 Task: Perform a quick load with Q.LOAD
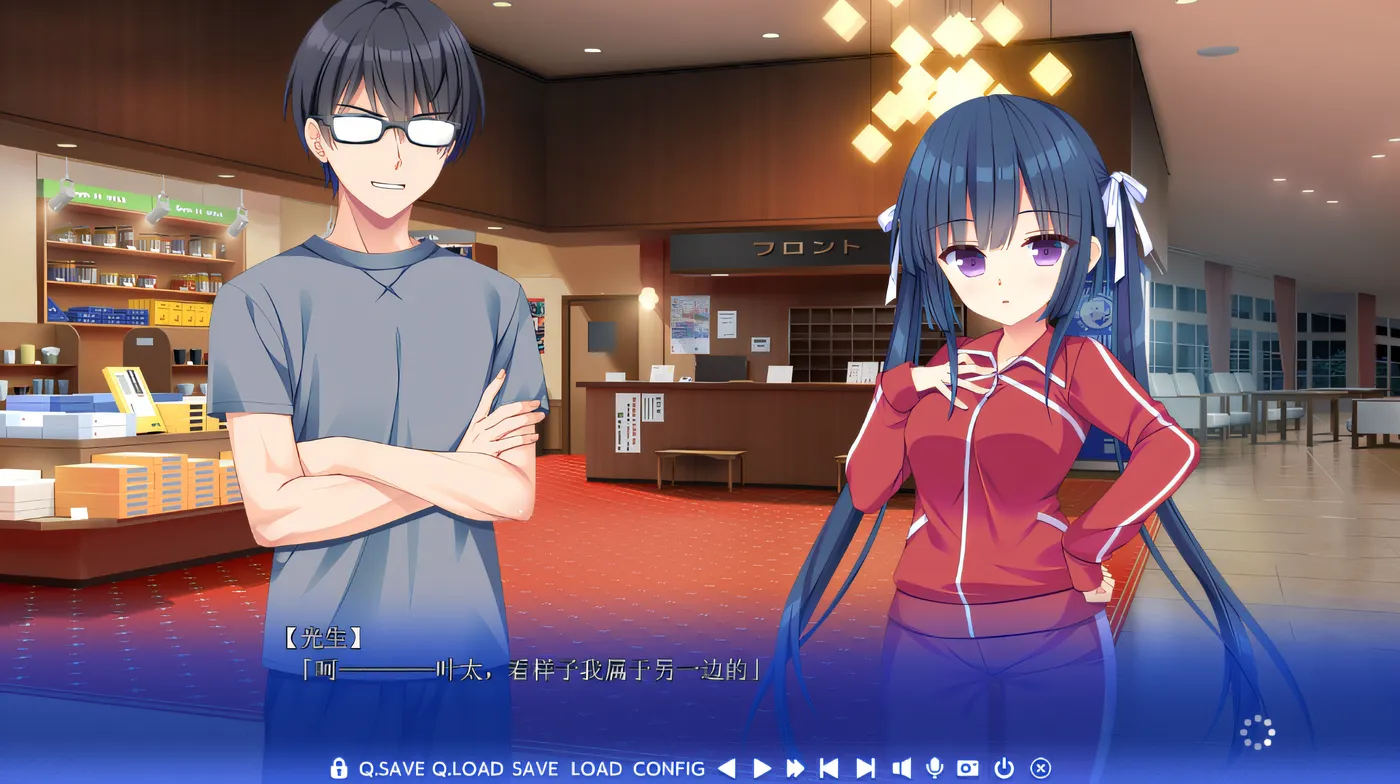pos(466,768)
